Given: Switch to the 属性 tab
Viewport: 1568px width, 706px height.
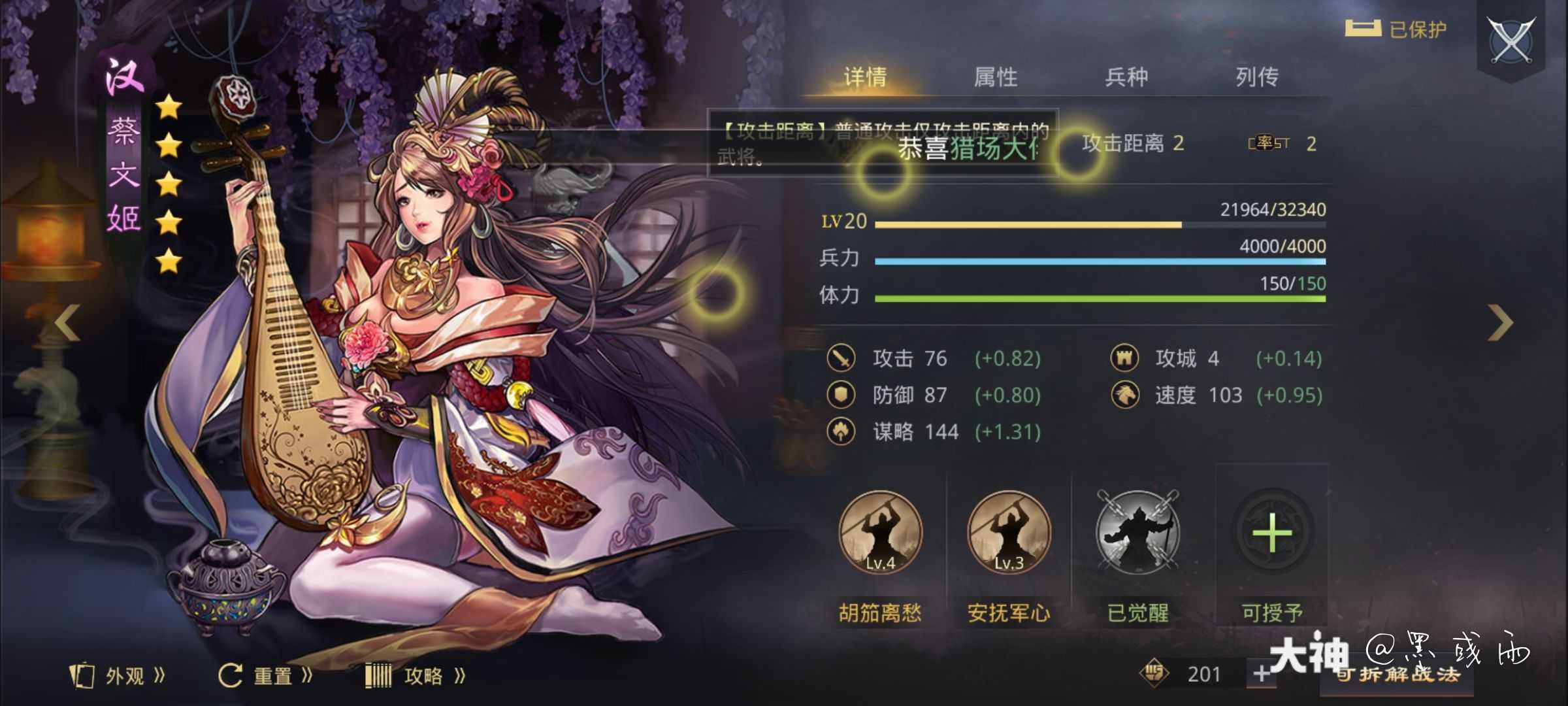Looking at the screenshot, I should [996, 76].
